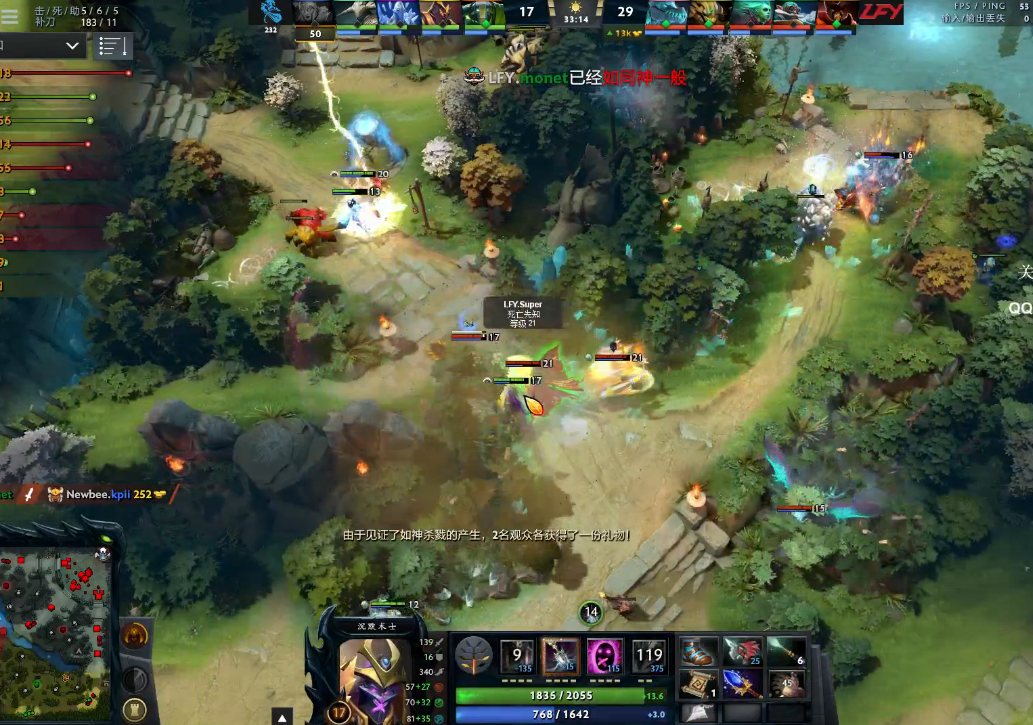Toggle the Glaives of Wisdom ability
1033x725 pixels.
click(x=560, y=656)
